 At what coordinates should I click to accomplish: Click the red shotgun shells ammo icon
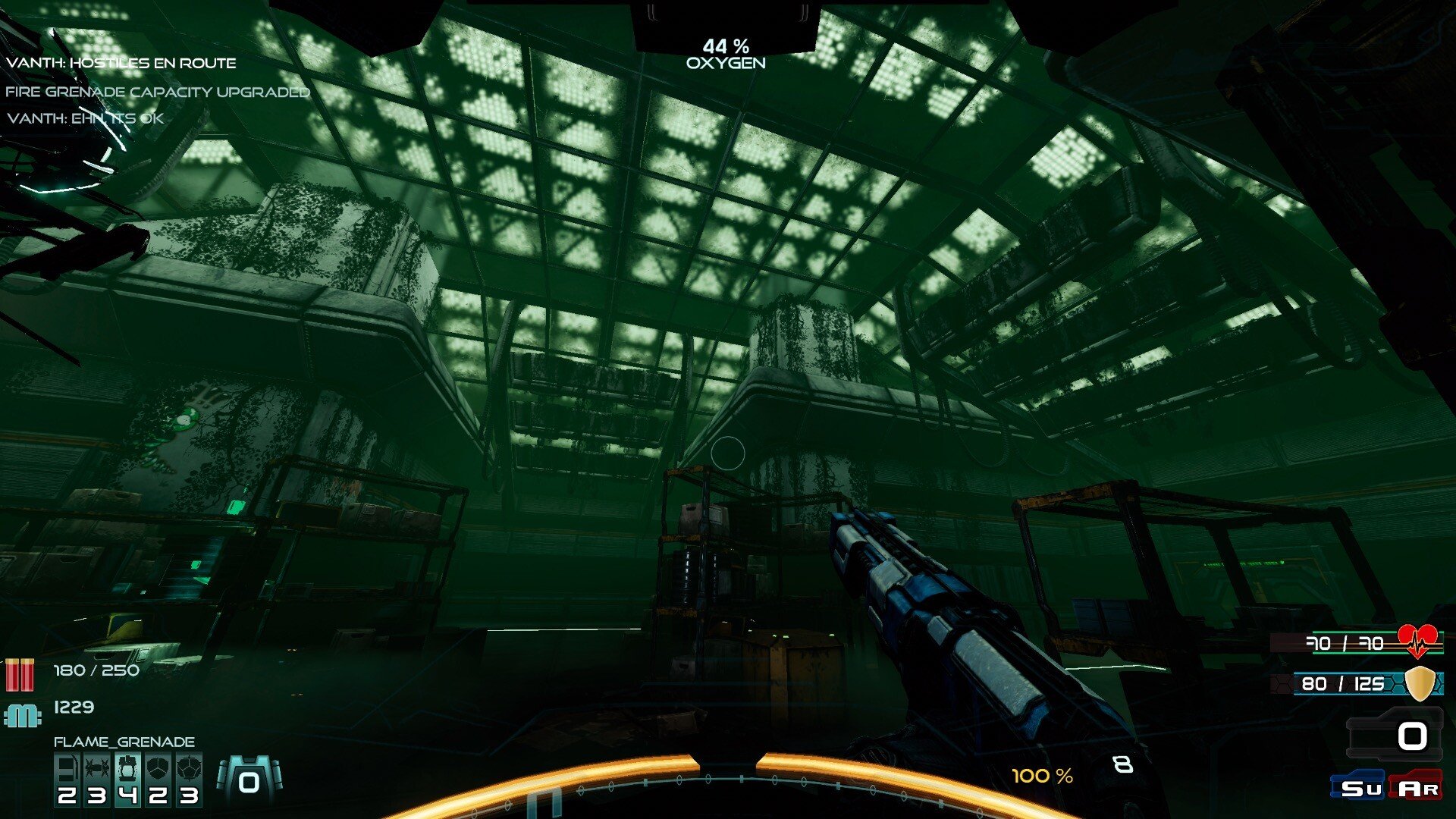pyautogui.click(x=20, y=674)
